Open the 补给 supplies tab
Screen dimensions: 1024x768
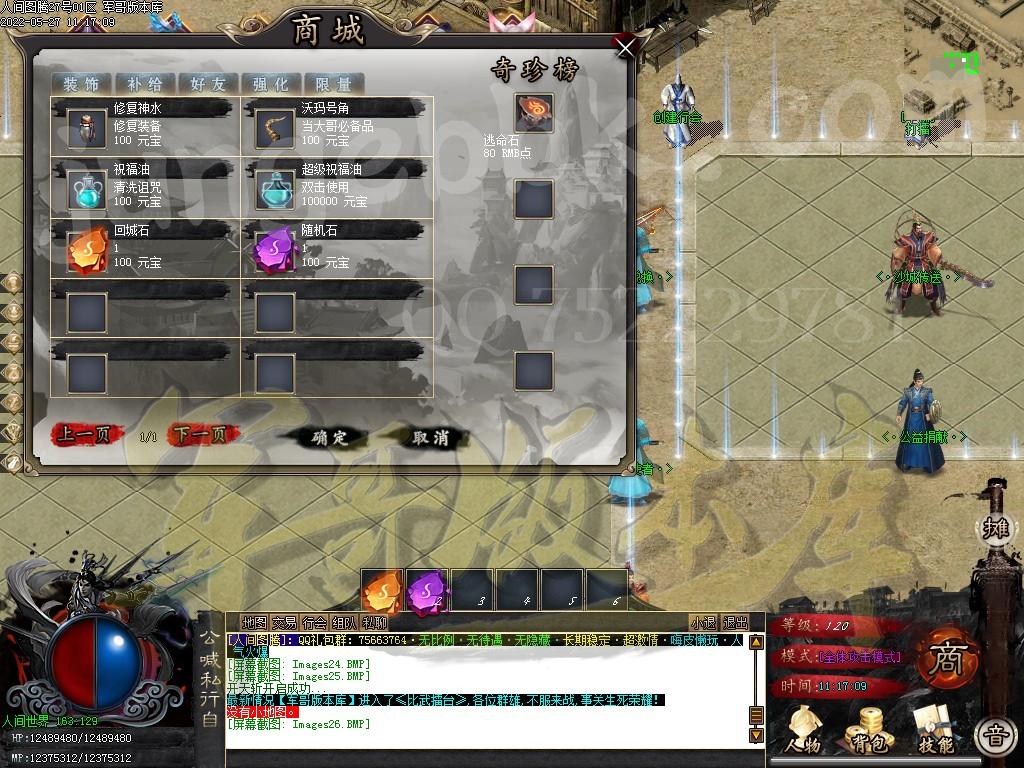(x=144, y=84)
